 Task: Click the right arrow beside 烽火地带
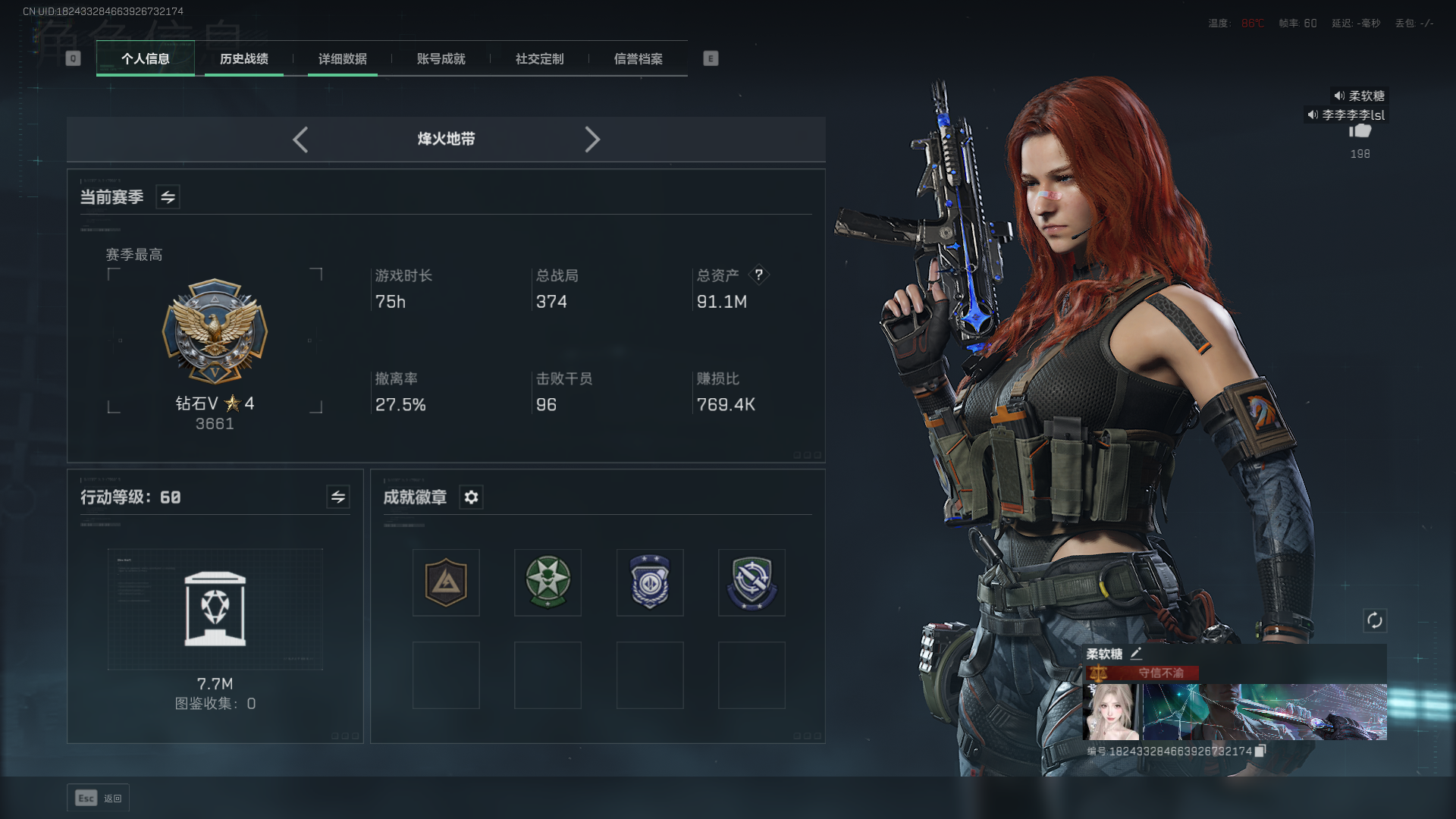point(592,140)
